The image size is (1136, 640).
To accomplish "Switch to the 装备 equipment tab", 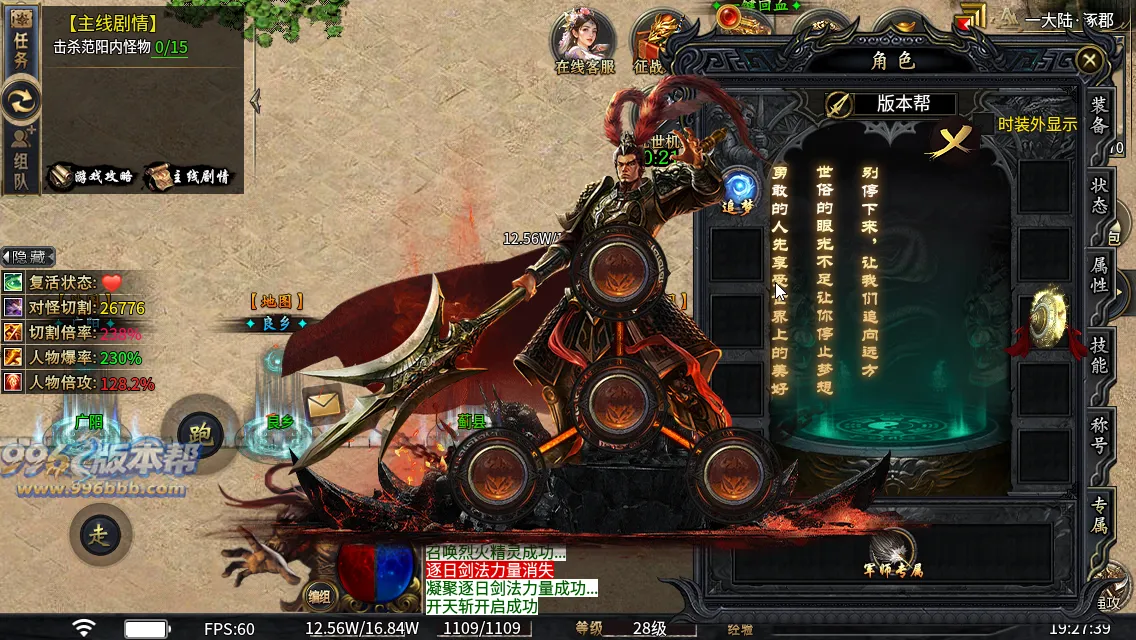I will pyautogui.click(x=1099, y=115).
